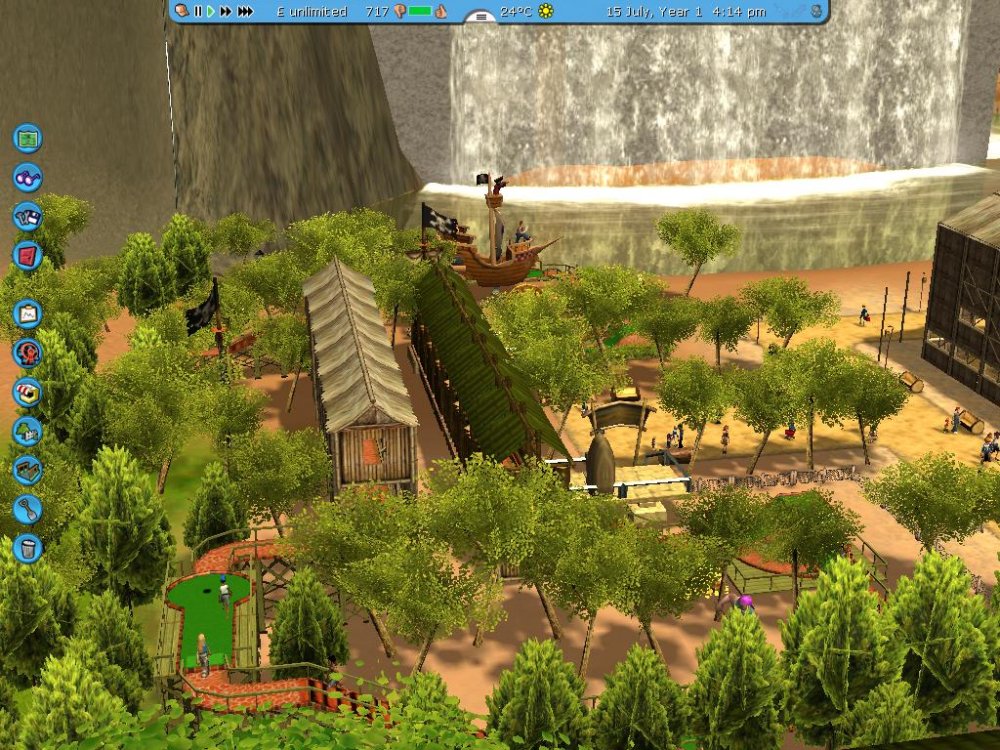The height and width of the screenshot is (750, 1000).
Task: Open the weather sun icon
Action: 546,11
